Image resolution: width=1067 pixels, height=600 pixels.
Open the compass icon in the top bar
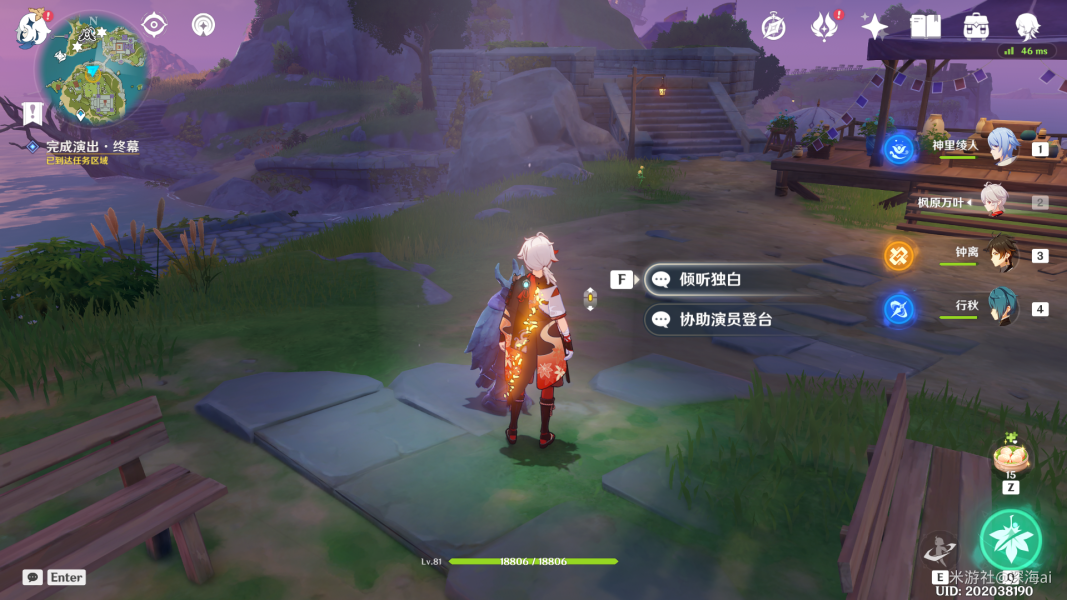click(773, 27)
